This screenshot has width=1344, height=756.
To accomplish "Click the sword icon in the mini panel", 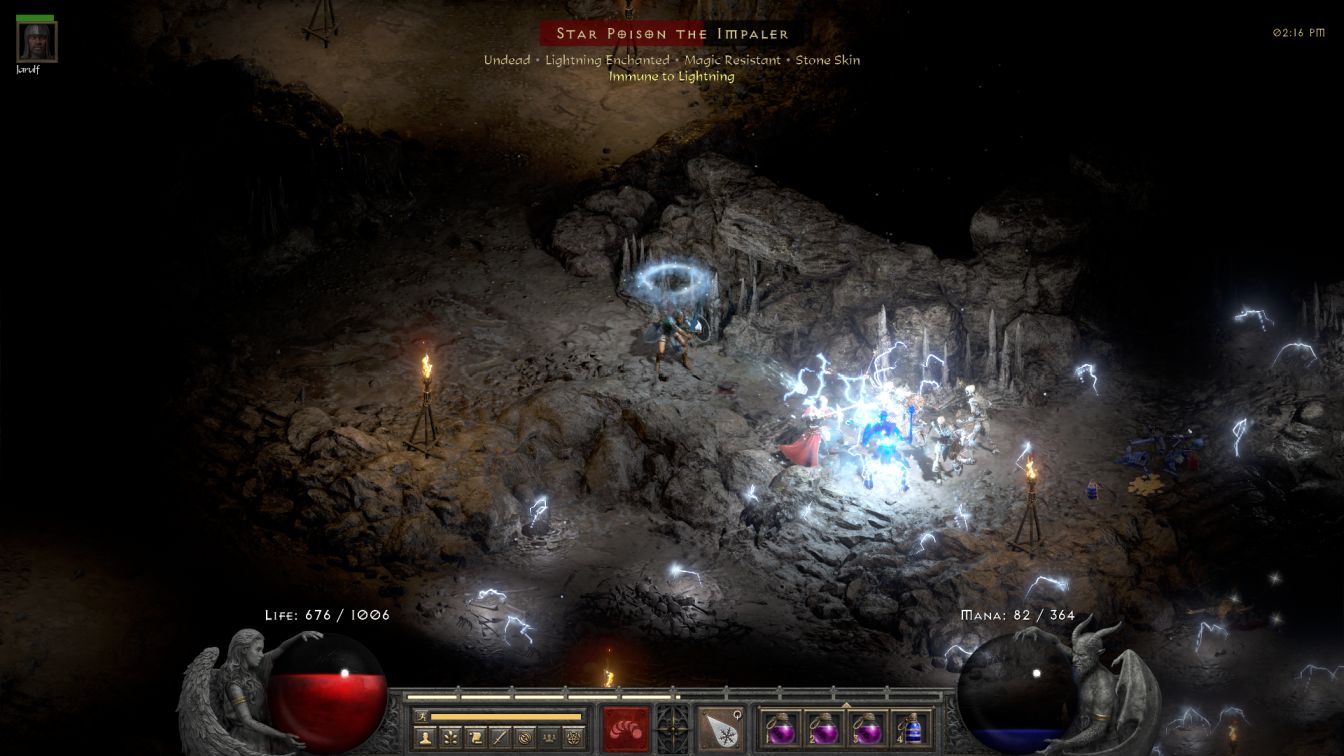I will coord(499,738).
